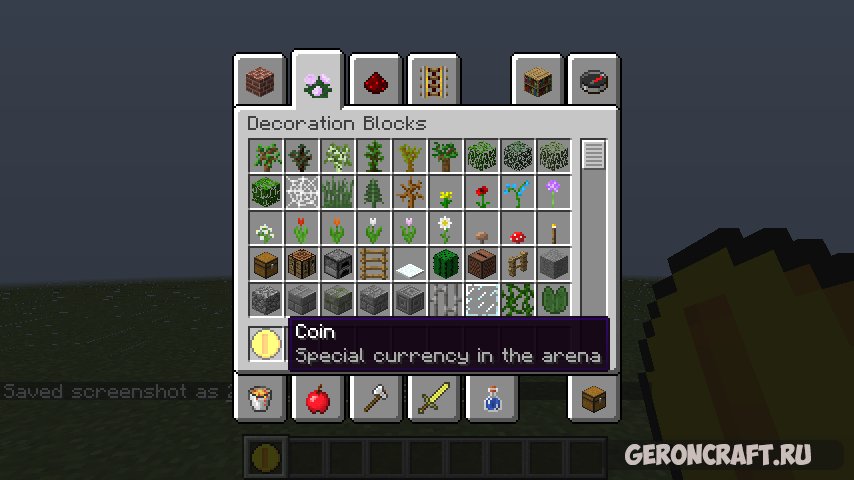The height and width of the screenshot is (480, 854).
Task: Open the compass Search Items tab
Action: pos(593,80)
